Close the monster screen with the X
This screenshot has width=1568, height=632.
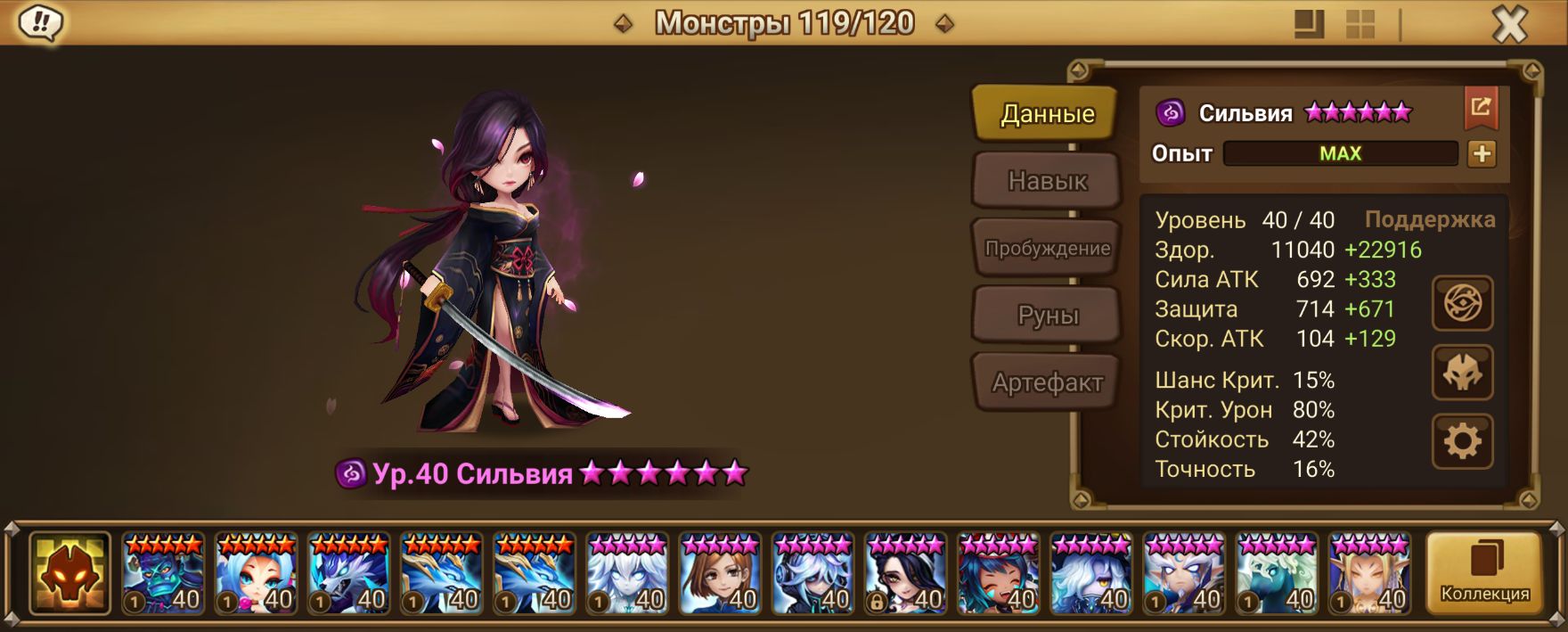click(x=1509, y=25)
